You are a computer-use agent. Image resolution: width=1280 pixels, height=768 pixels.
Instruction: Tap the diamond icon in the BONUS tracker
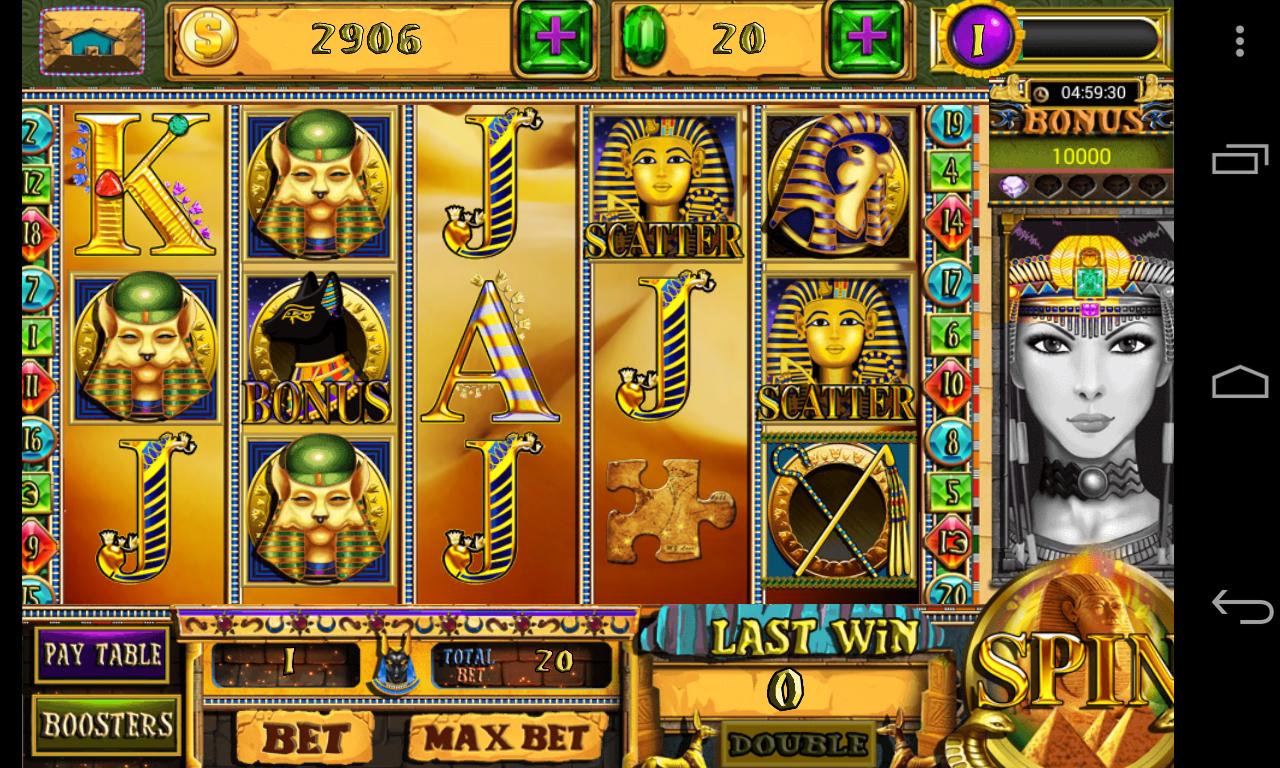pos(1014,186)
